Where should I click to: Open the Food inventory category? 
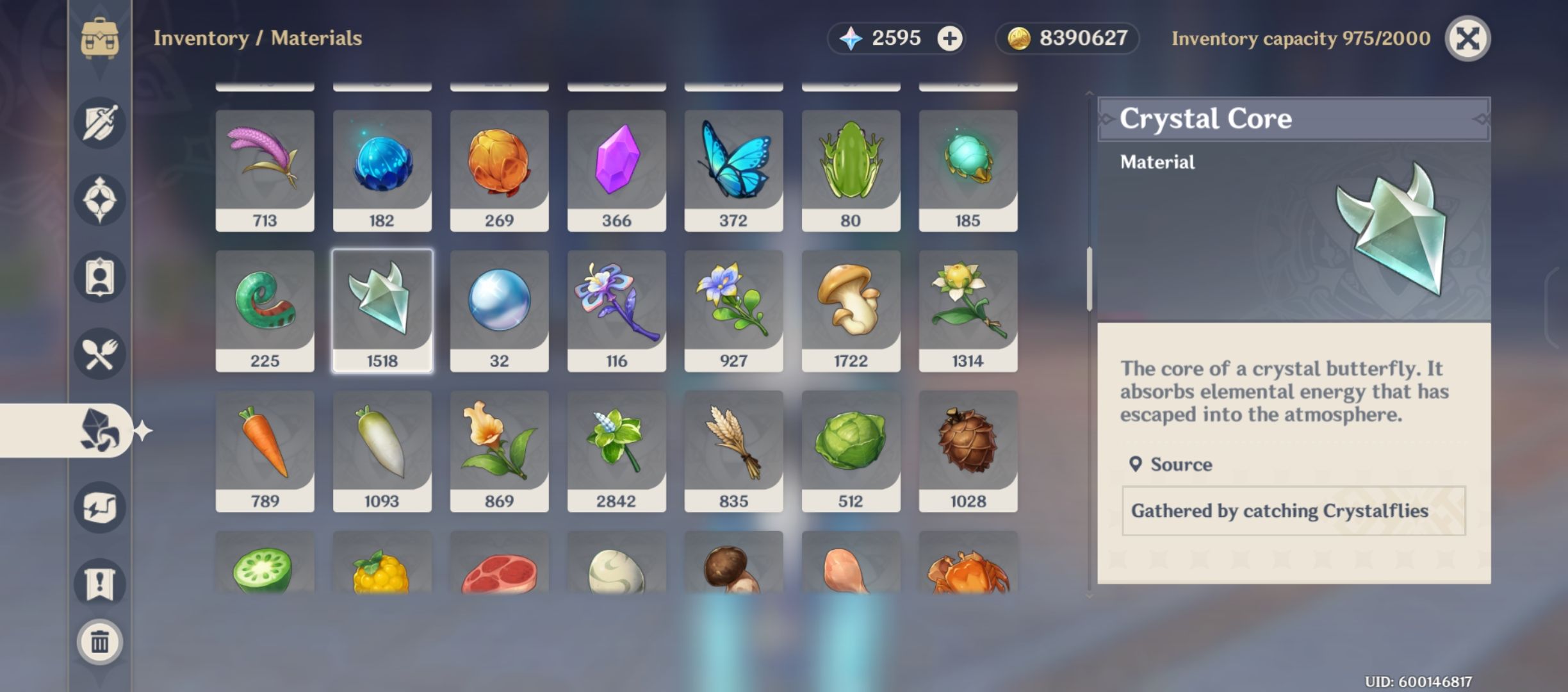click(x=99, y=352)
